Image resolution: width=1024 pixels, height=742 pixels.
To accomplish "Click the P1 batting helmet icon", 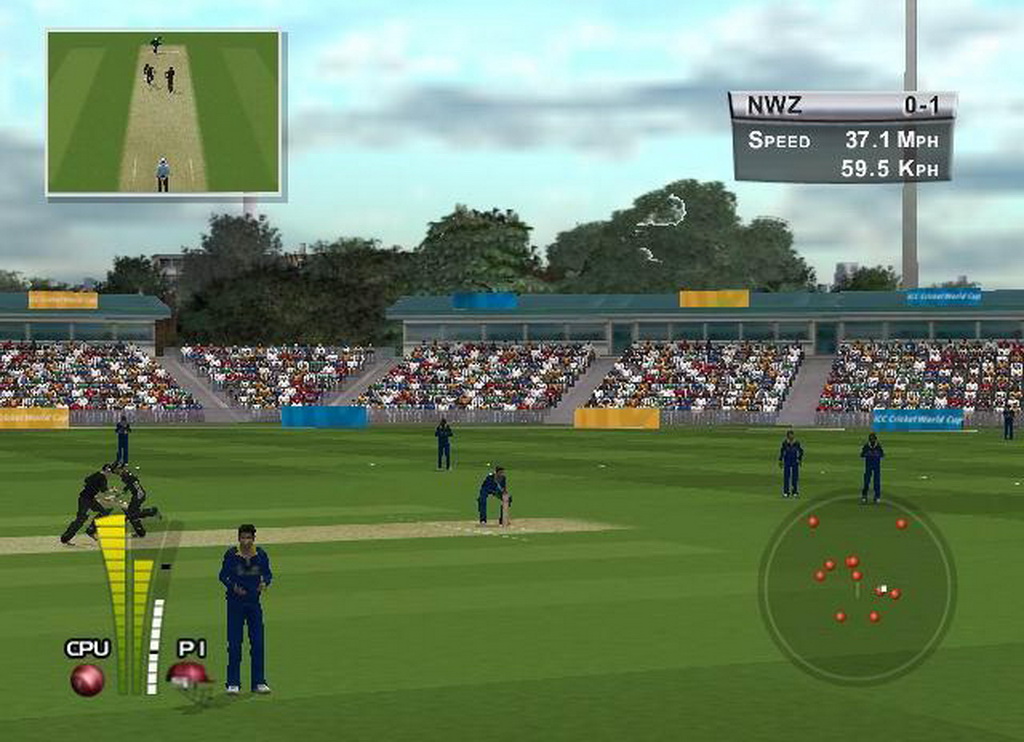I will [189, 675].
